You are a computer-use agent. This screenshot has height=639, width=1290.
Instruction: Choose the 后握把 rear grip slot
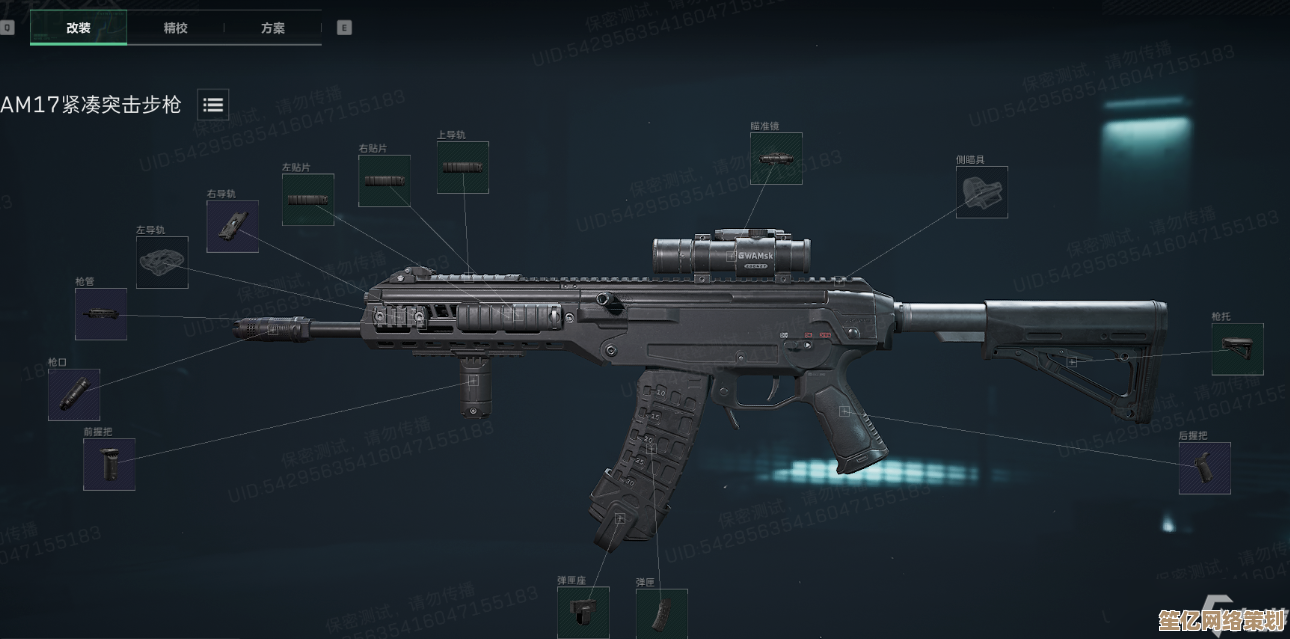(x=1204, y=468)
